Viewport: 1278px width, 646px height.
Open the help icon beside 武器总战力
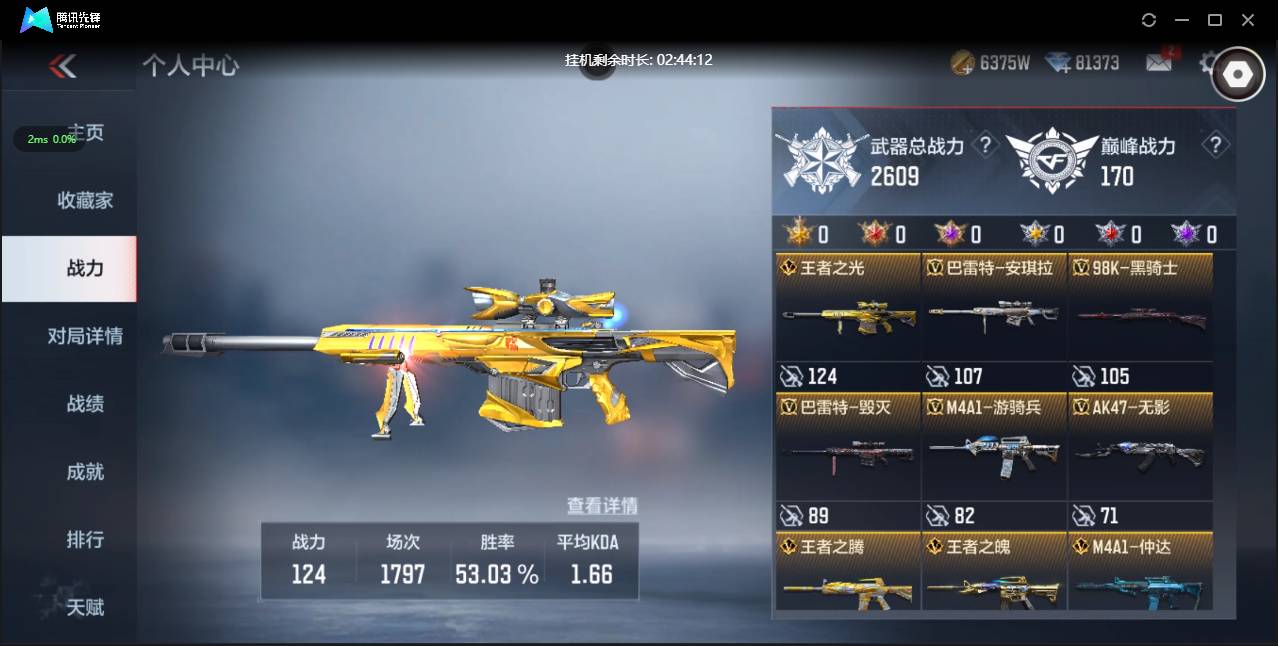986,146
